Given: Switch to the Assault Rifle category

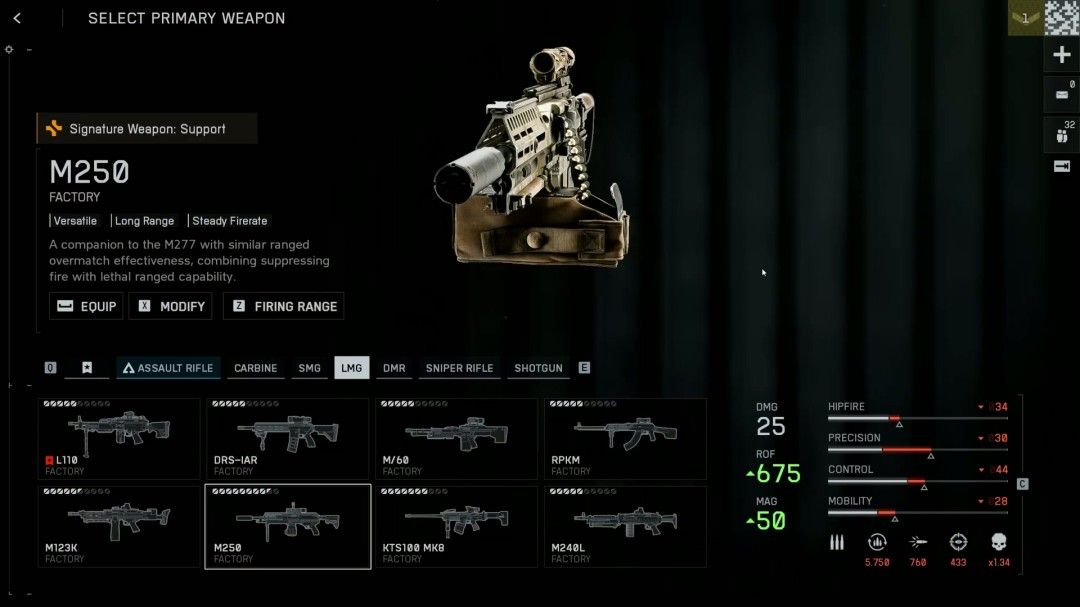Looking at the screenshot, I should click(x=167, y=368).
